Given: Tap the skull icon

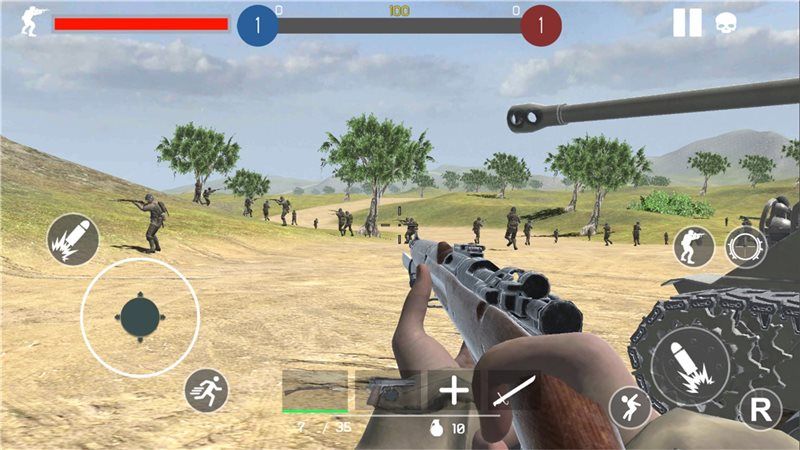Looking at the screenshot, I should (727, 23).
